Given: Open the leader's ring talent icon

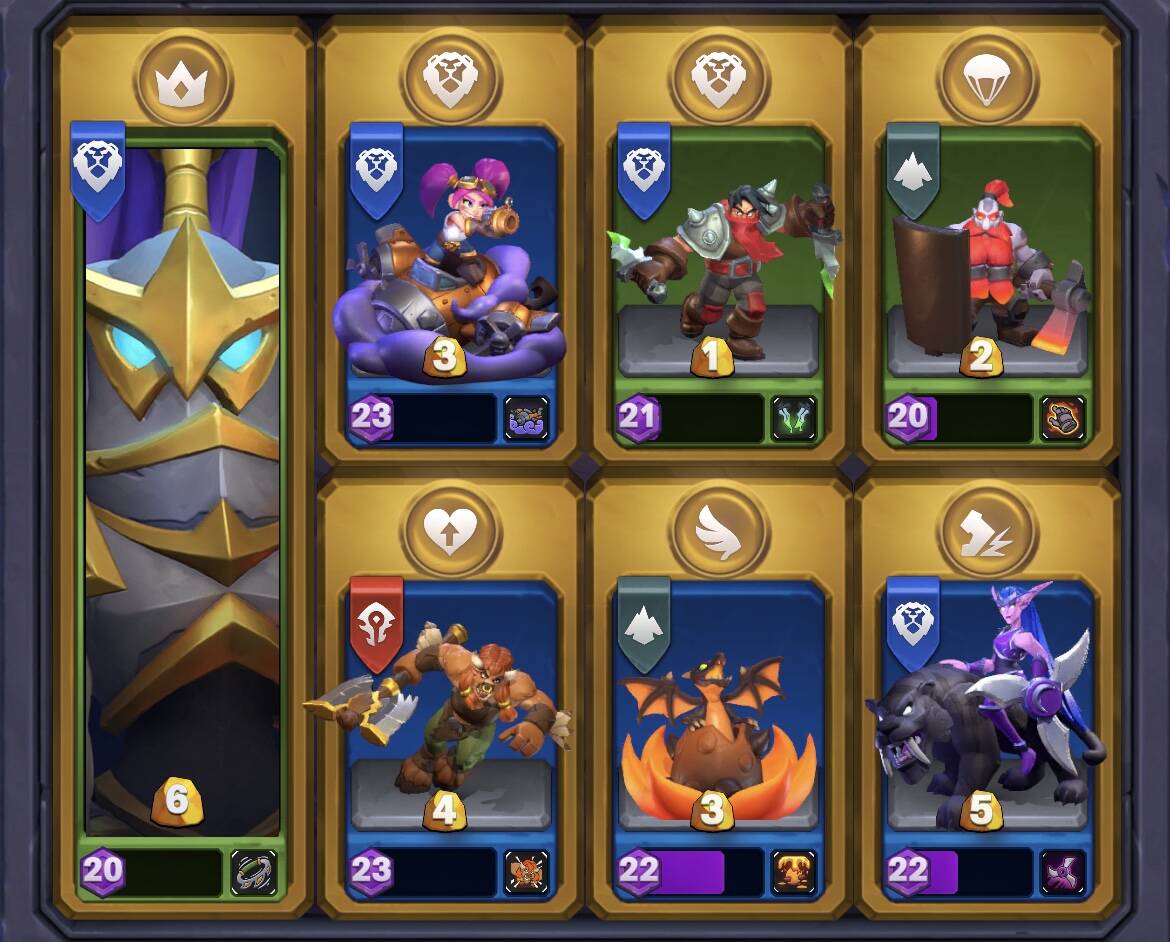Looking at the screenshot, I should pyautogui.click(x=253, y=872).
